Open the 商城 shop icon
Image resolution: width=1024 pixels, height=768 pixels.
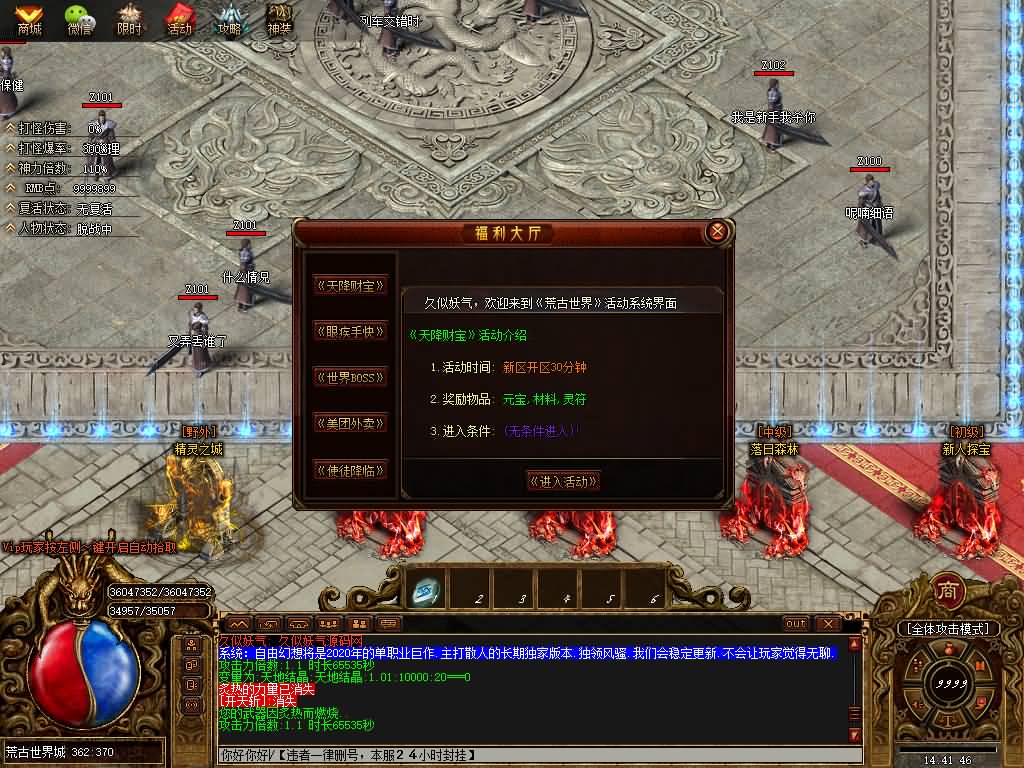point(28,19)
